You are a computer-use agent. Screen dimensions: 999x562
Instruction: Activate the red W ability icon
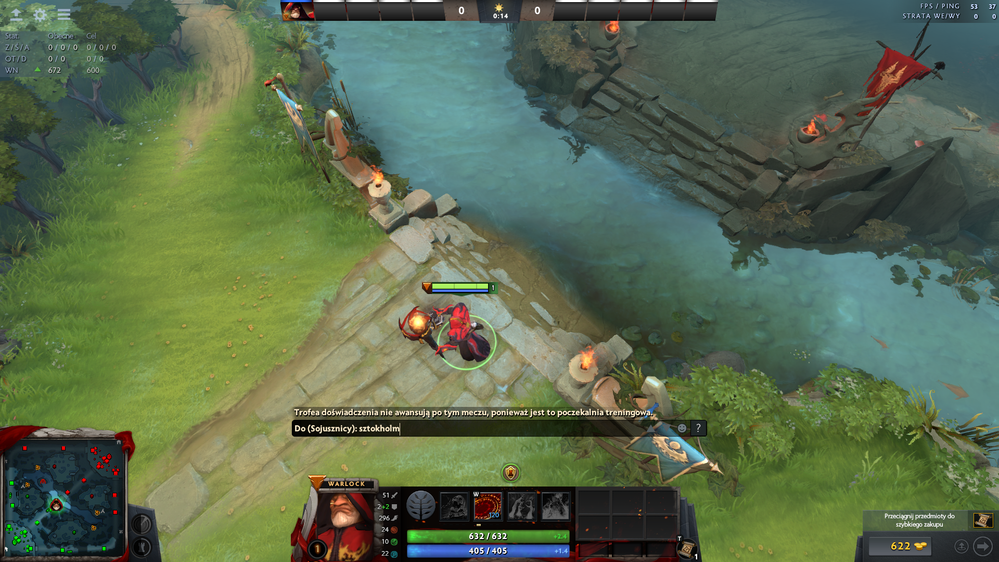488,506
